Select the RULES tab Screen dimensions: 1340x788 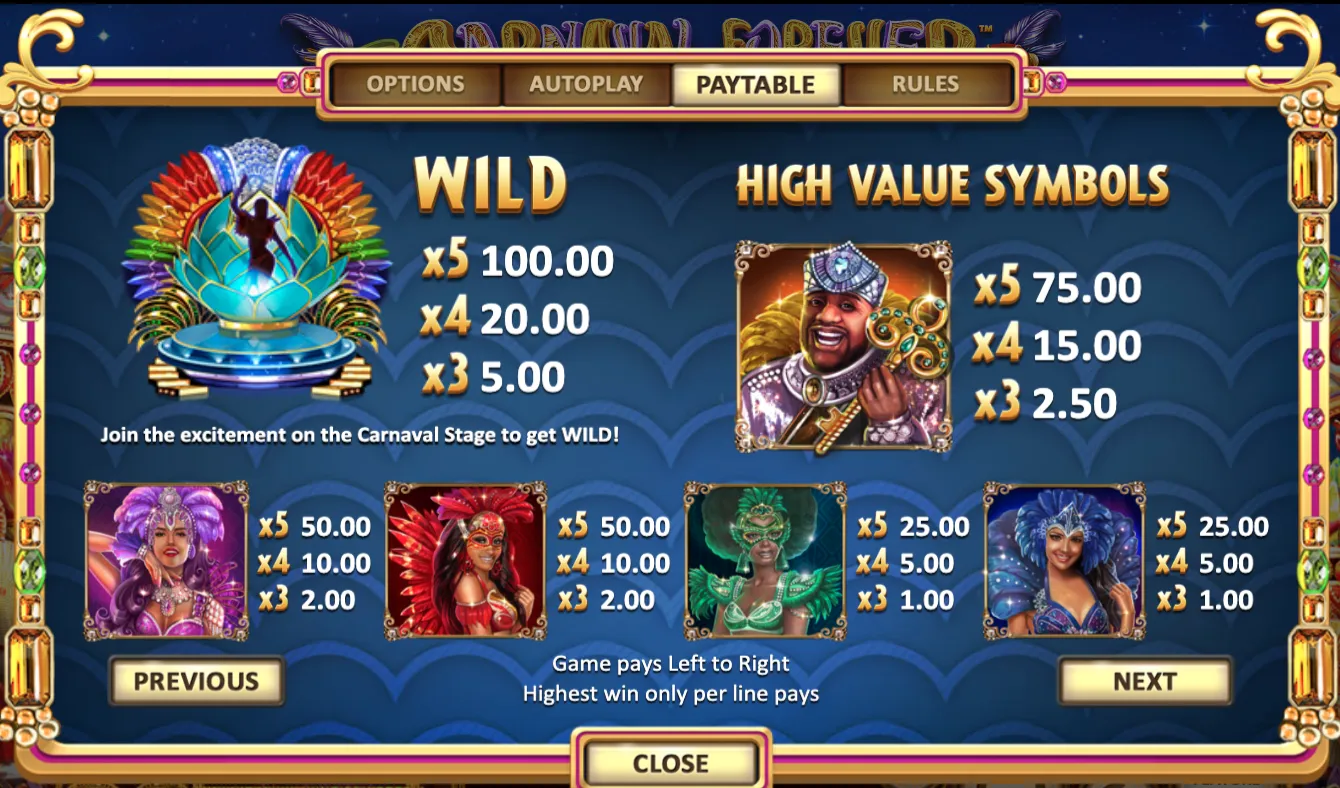922,85
